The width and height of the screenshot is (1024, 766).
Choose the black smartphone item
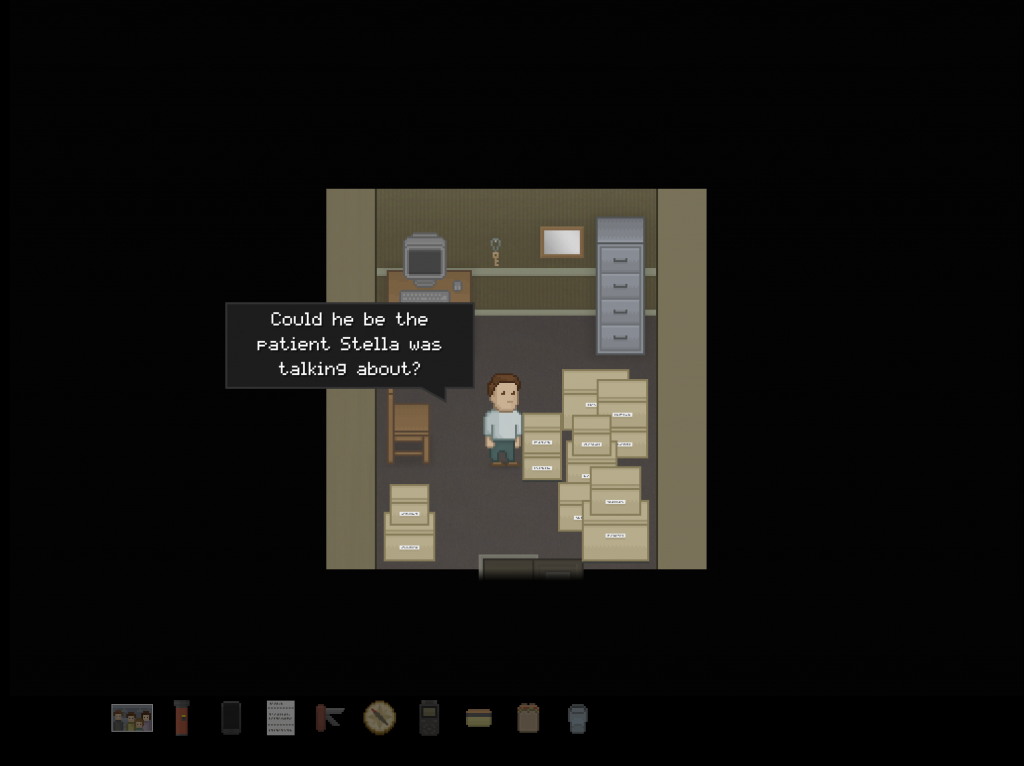coord(231,718)
